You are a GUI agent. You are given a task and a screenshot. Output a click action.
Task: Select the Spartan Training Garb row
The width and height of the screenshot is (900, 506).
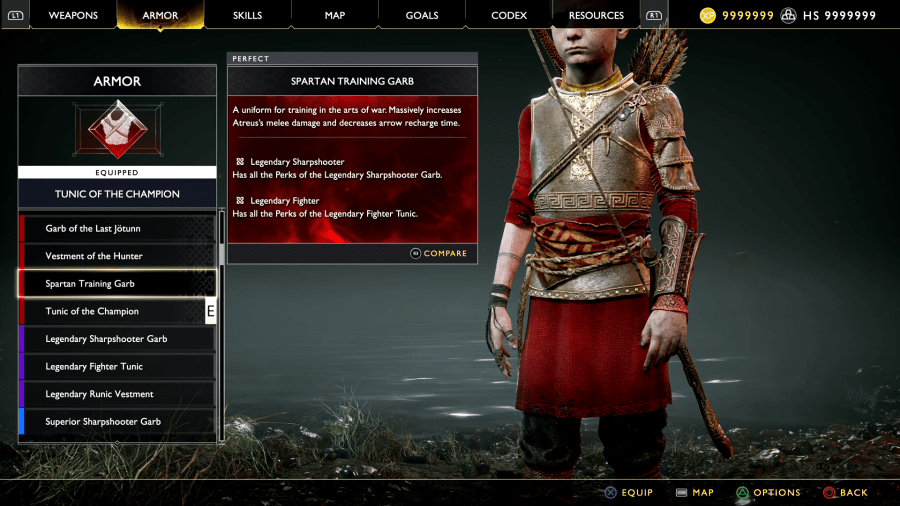(x=117, y=284)
